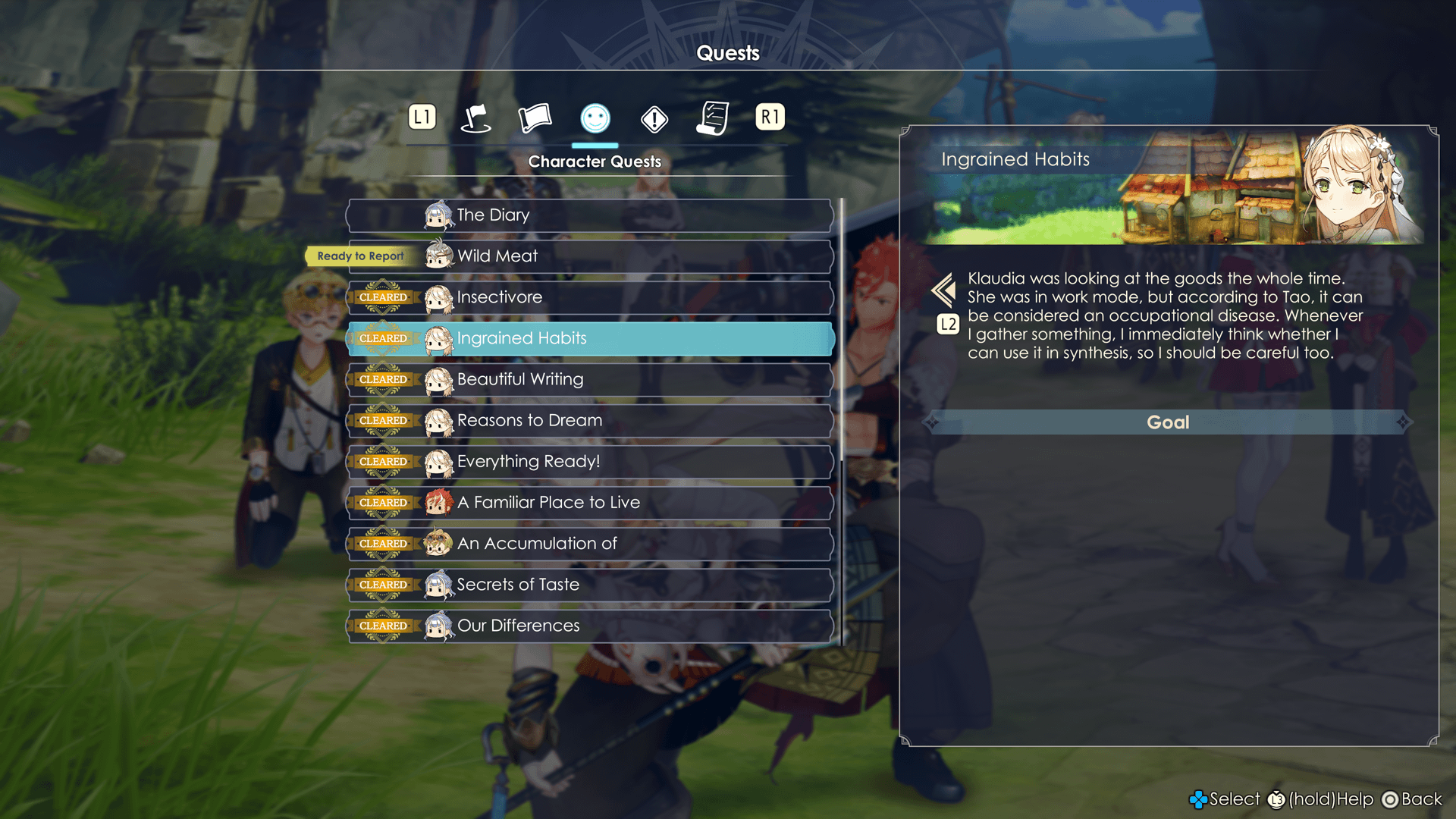This screenshot has width=1456, height=819.
Task: Switch to the waving banner quest tab
Action: (535, 118)
